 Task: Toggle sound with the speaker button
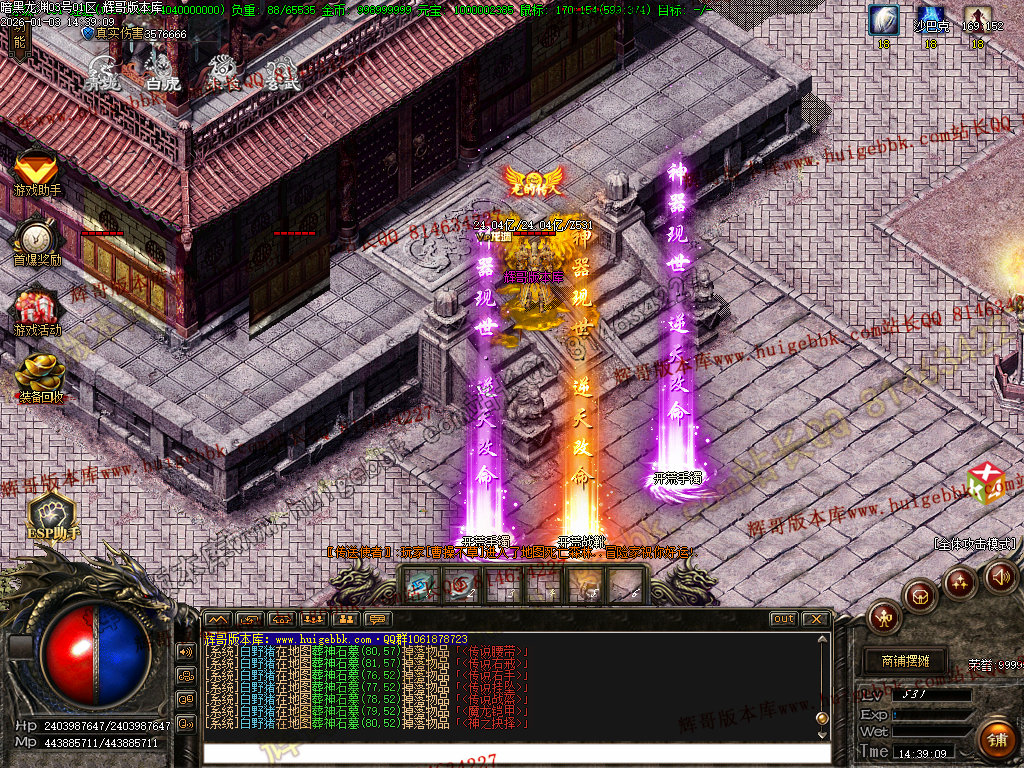tap(1000, 575)
